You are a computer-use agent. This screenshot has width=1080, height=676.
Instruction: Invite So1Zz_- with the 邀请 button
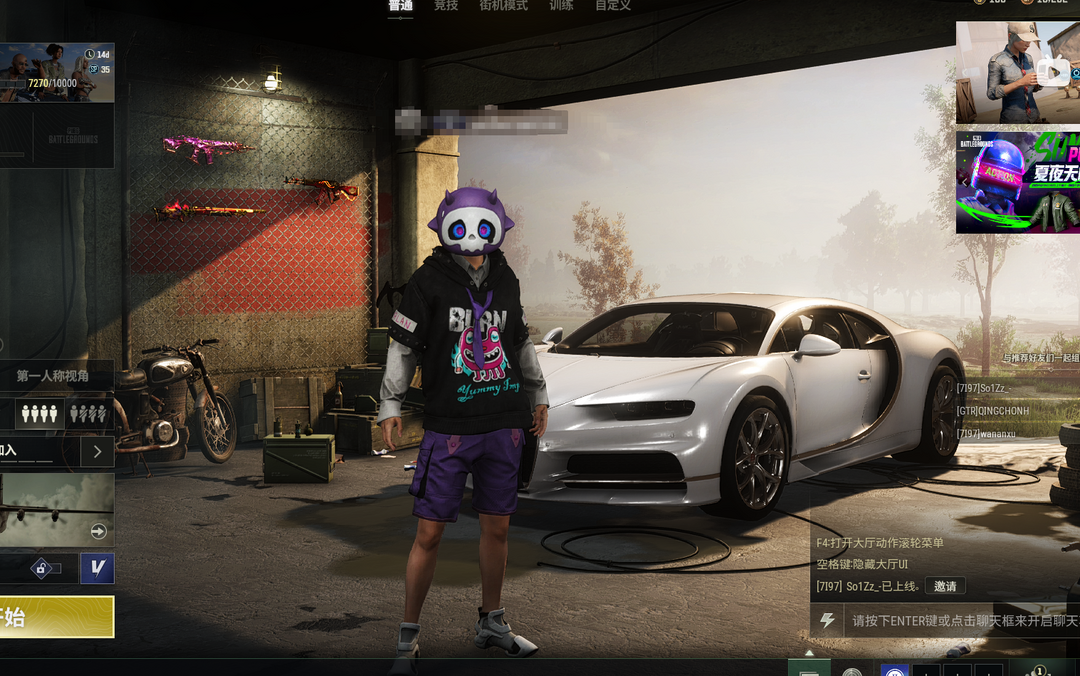(945, 586)
